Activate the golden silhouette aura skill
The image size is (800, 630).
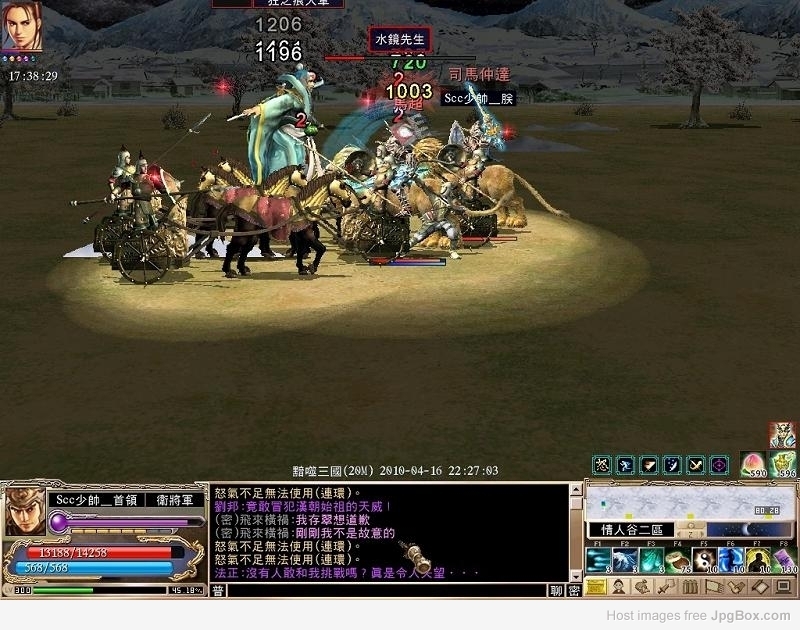coord(756,561)
